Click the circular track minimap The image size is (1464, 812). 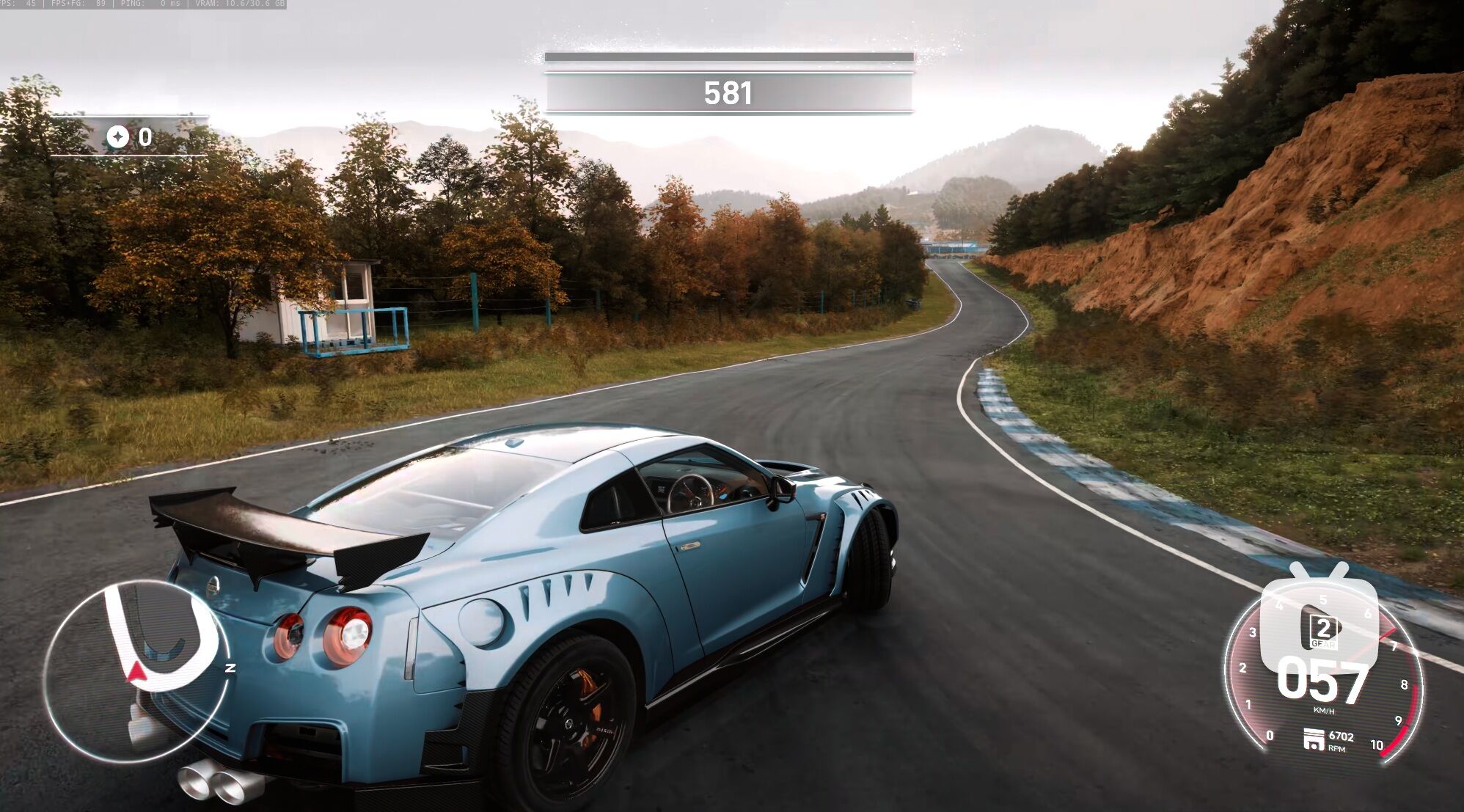click(136, 670)
